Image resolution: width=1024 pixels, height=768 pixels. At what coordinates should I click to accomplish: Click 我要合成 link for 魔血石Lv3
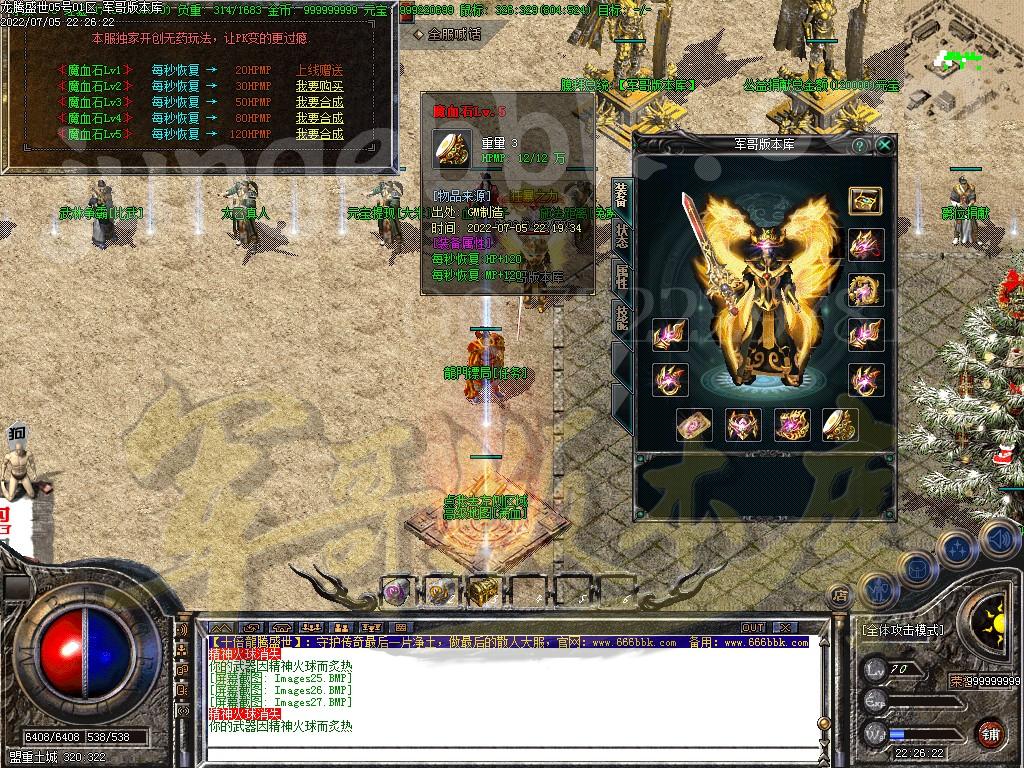pos(319,102)
